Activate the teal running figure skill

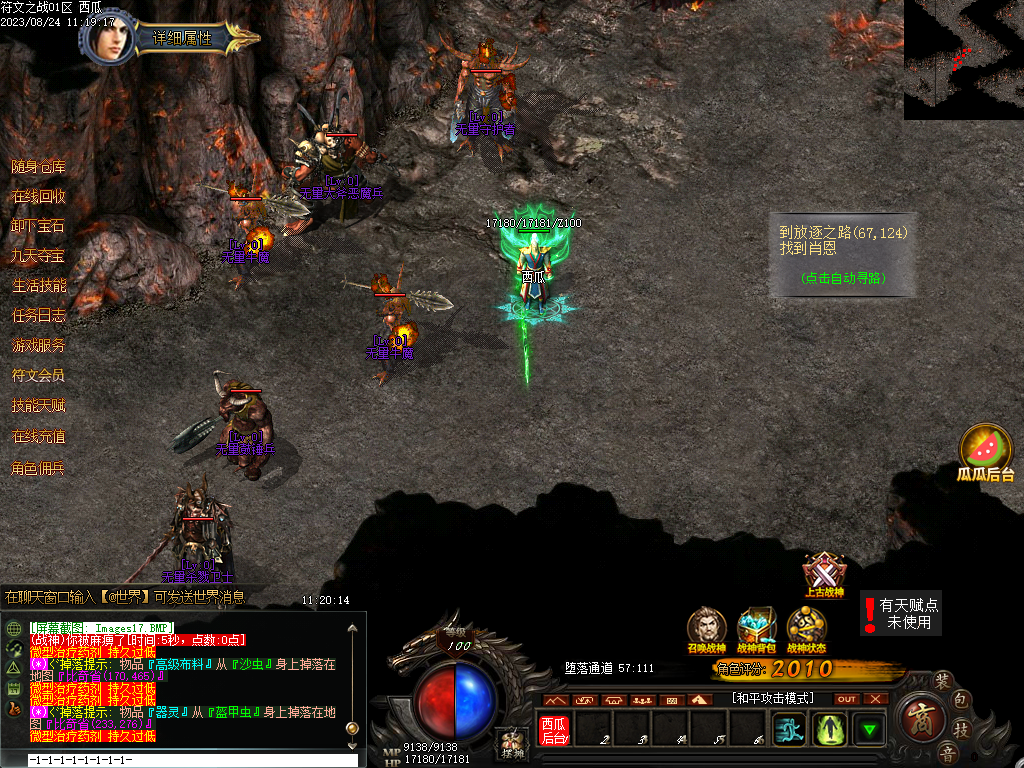[790, 729]
